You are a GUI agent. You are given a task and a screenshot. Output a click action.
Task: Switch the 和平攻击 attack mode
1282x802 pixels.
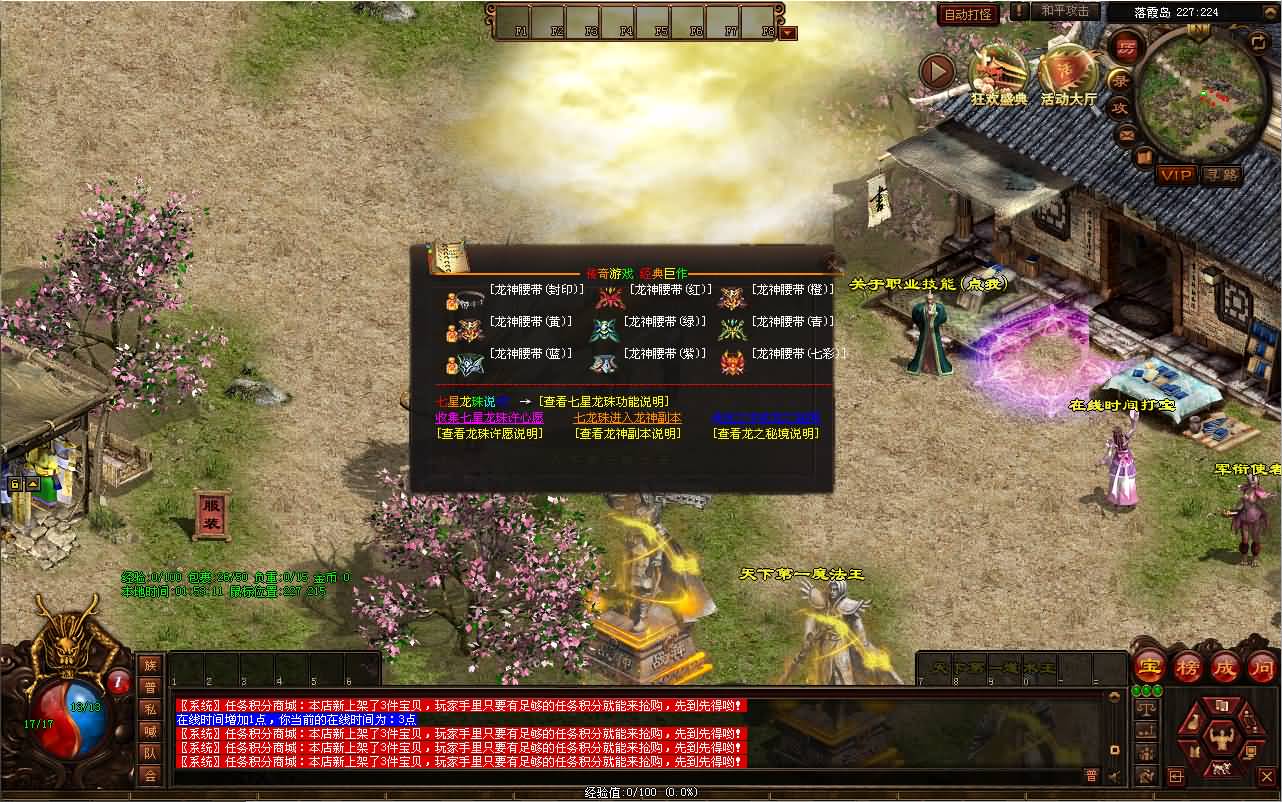click(1065, 11)
